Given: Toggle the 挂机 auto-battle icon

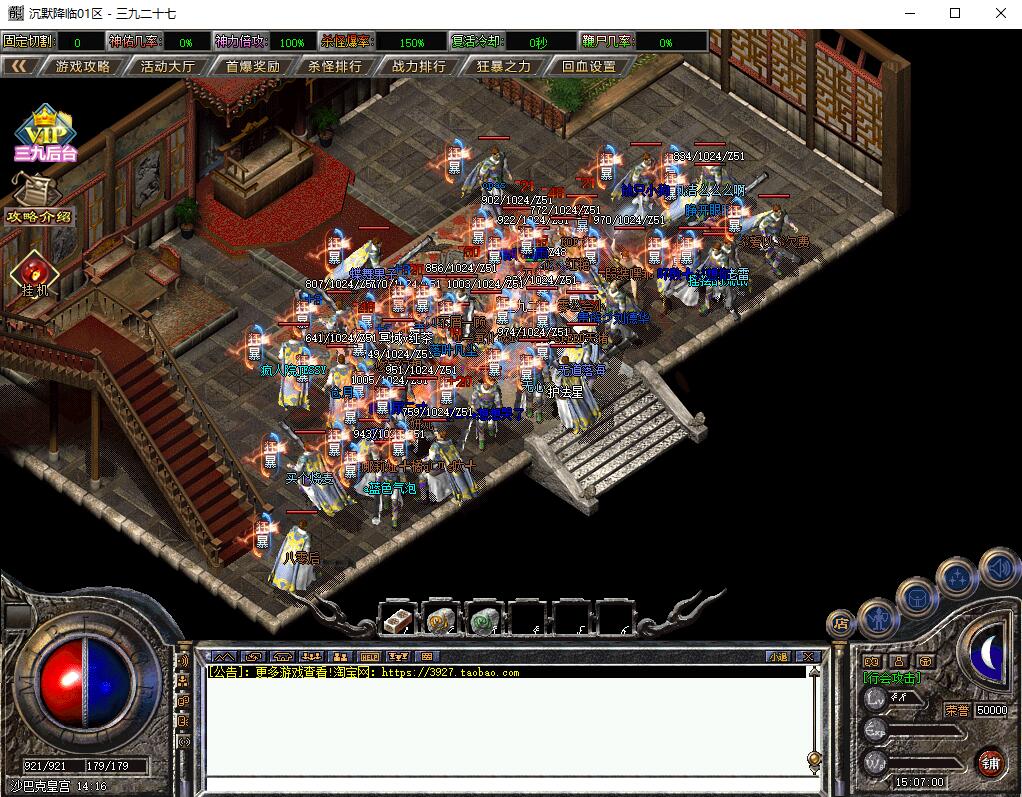Looking at the screenshot, I should 33,272.
